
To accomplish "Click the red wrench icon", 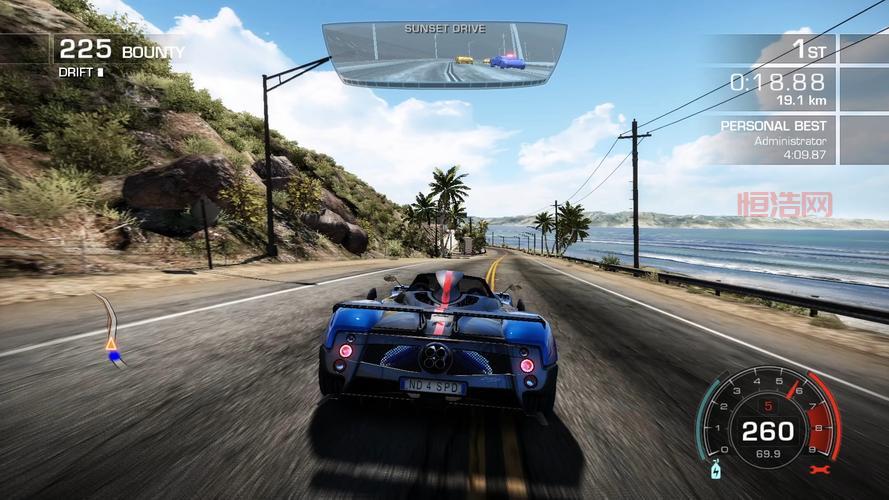I will coord(821,468).
